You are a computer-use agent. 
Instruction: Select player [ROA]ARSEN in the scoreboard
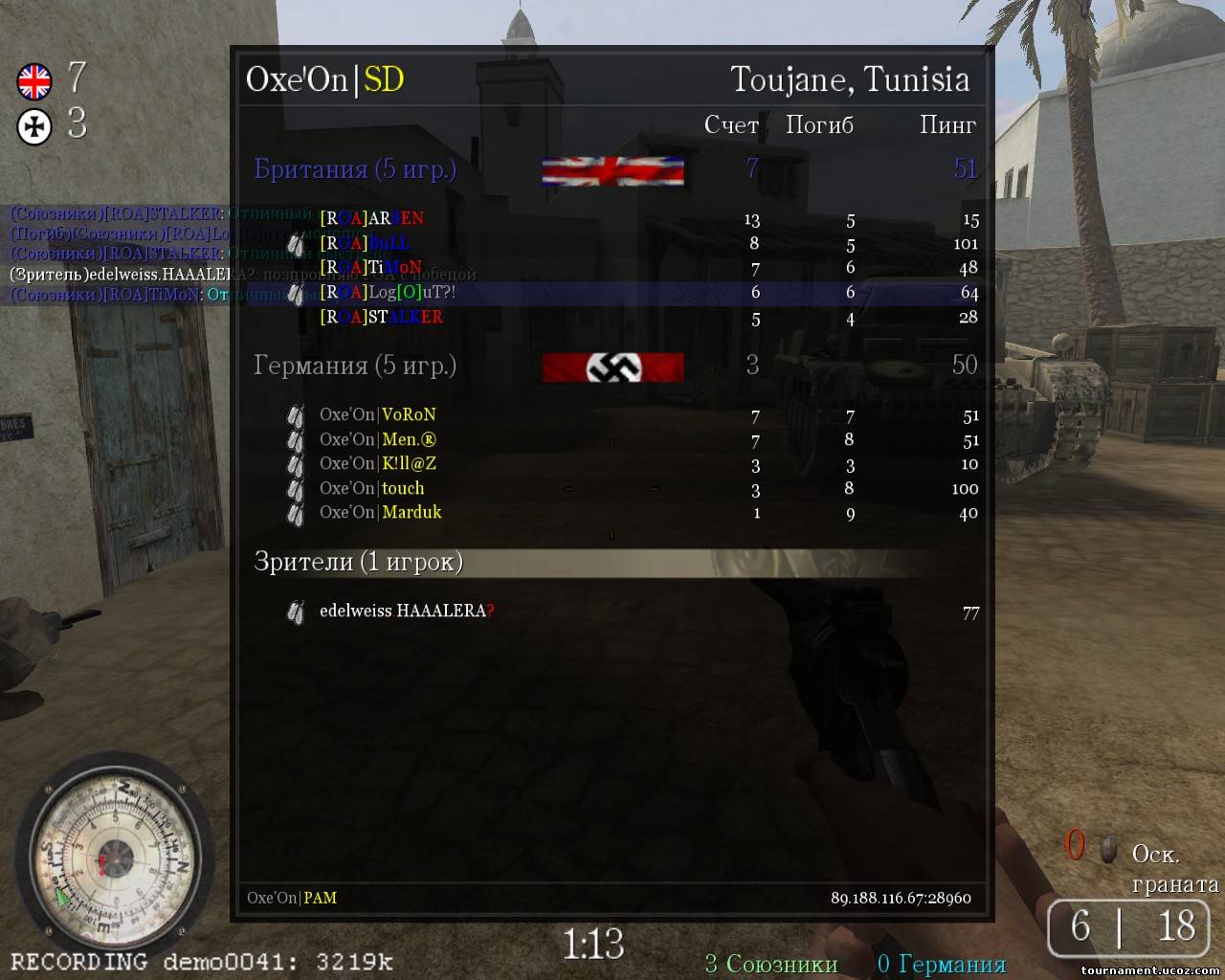point(372,219)
